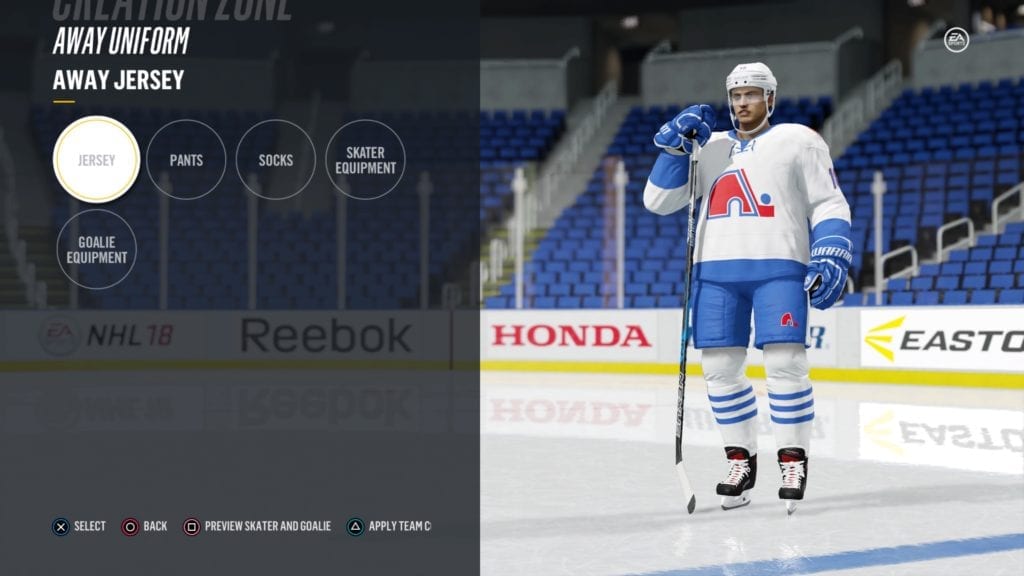Open Skater Equipment options
Viewport: 1024px width, 576px height.
[x=365, y=160]
